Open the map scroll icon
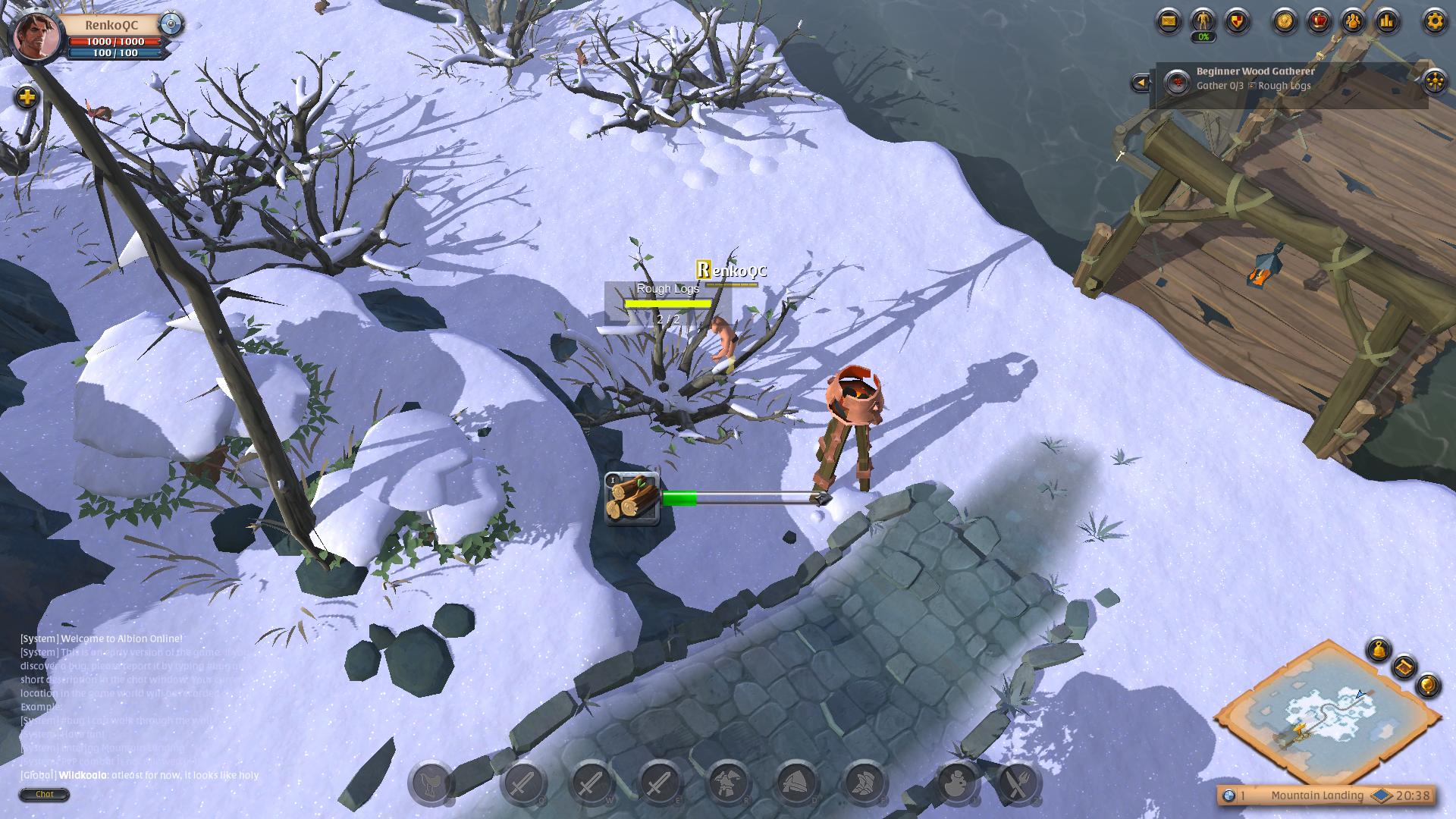Viewport: 1456px width, 819px height. click(x=1404, y=667)
